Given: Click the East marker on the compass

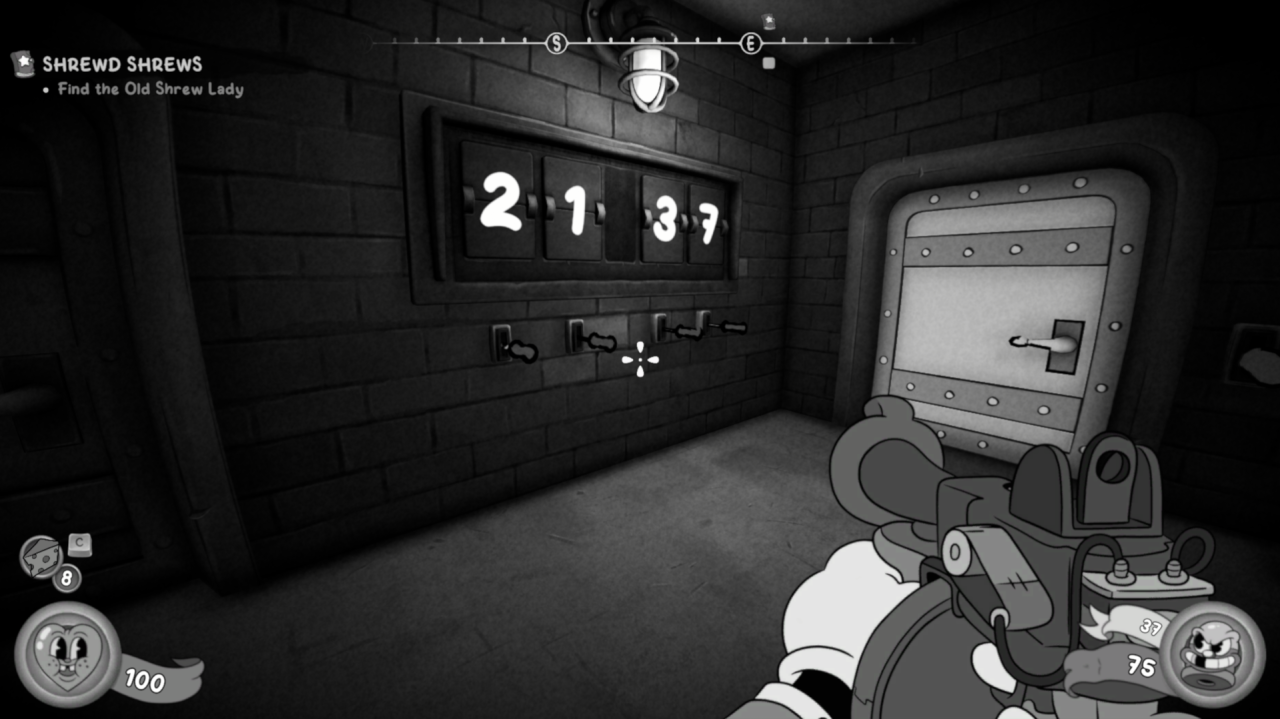Looking at the screenshot, I should [751, 43].
